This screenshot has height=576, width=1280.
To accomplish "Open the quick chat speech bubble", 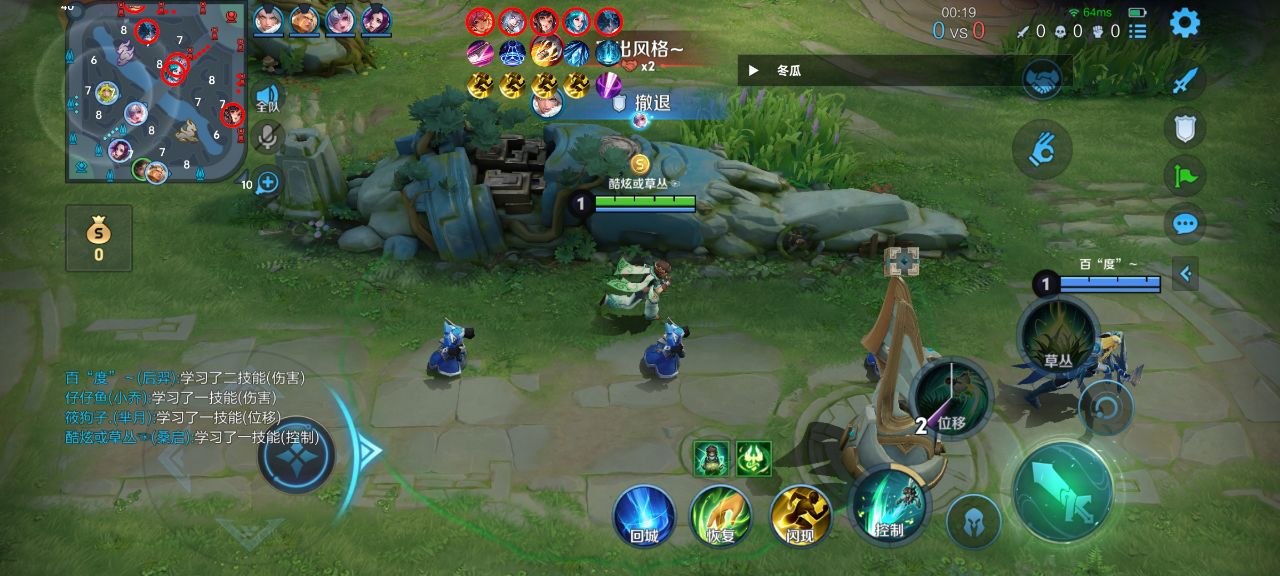I will click(x=1185, y=223).
